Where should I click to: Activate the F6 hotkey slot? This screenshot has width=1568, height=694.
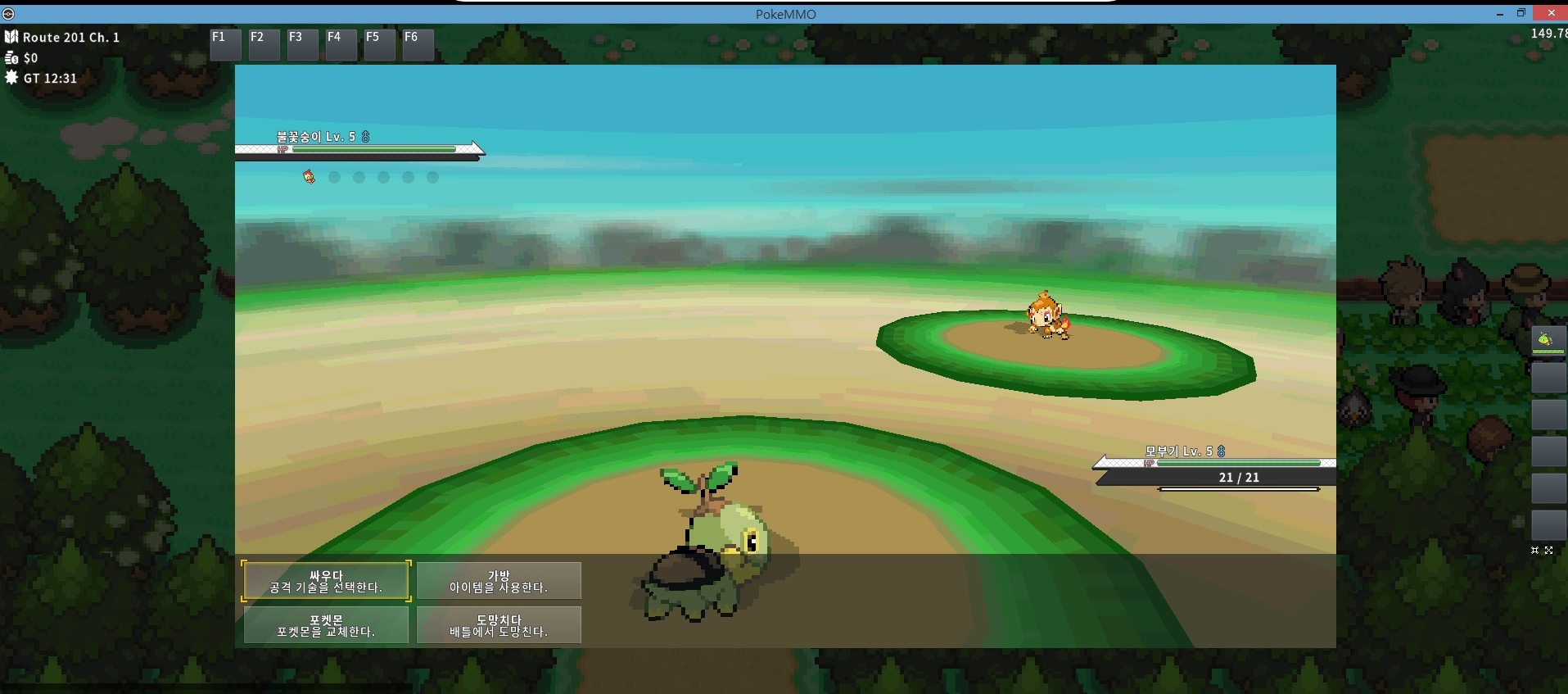[418, 45]
